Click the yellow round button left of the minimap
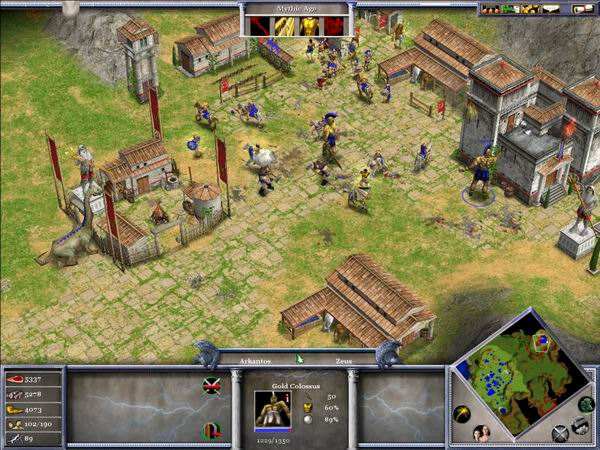Viewport: 600px width, 450px height. point(462,414)
